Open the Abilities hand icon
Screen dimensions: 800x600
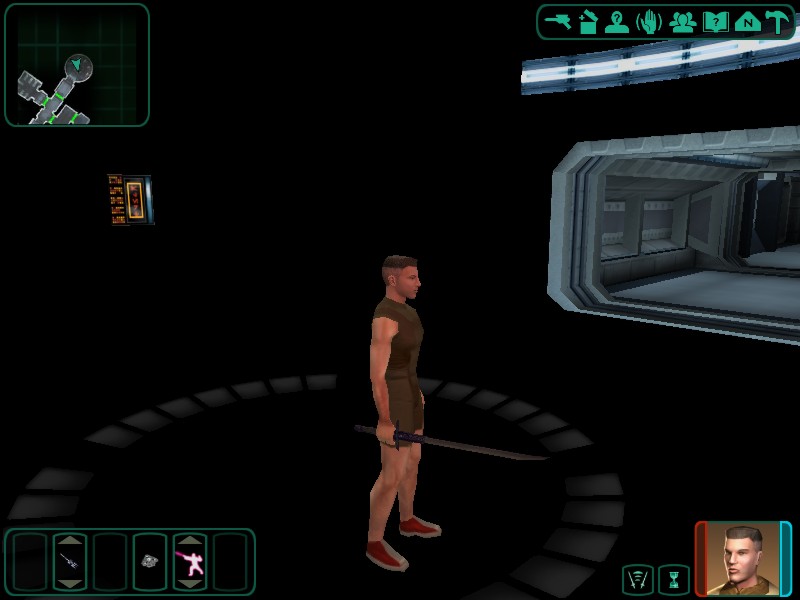pyautogui.click(x=649, y=22)
